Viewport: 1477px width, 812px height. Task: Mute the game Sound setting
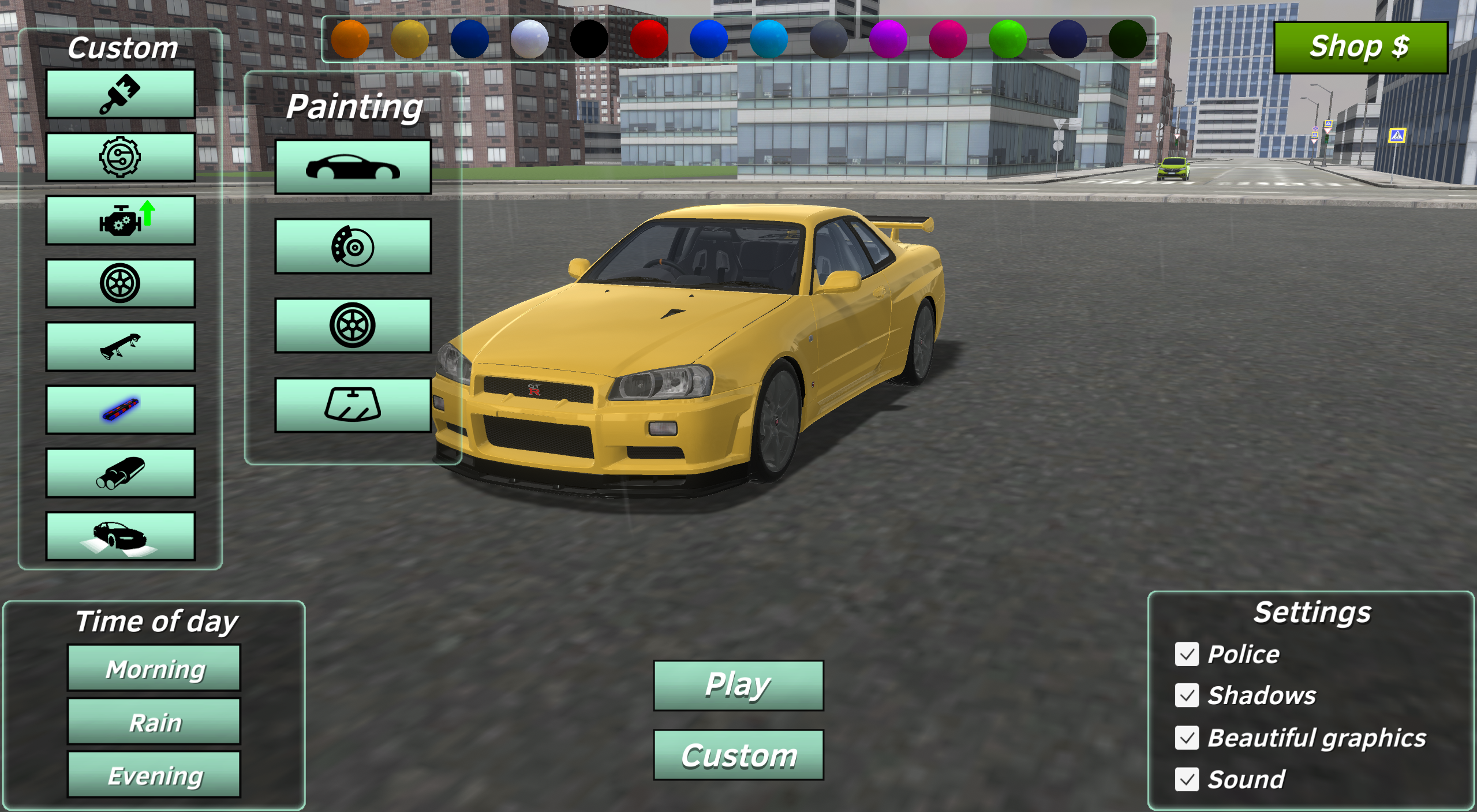(x=1187, y=779)
